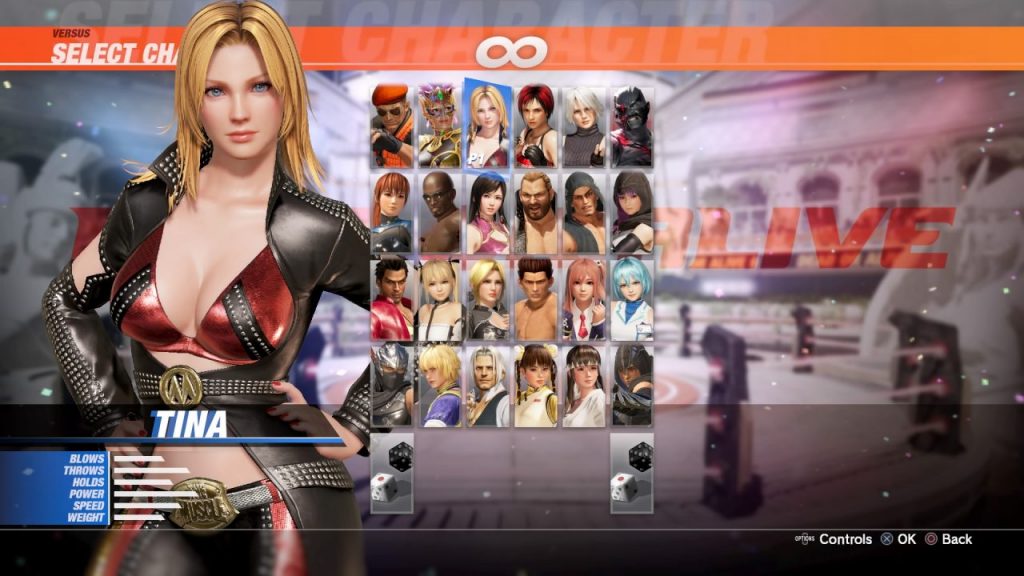
Task: Pick Kasumi with the orange-brown hair
Action: 392,212
